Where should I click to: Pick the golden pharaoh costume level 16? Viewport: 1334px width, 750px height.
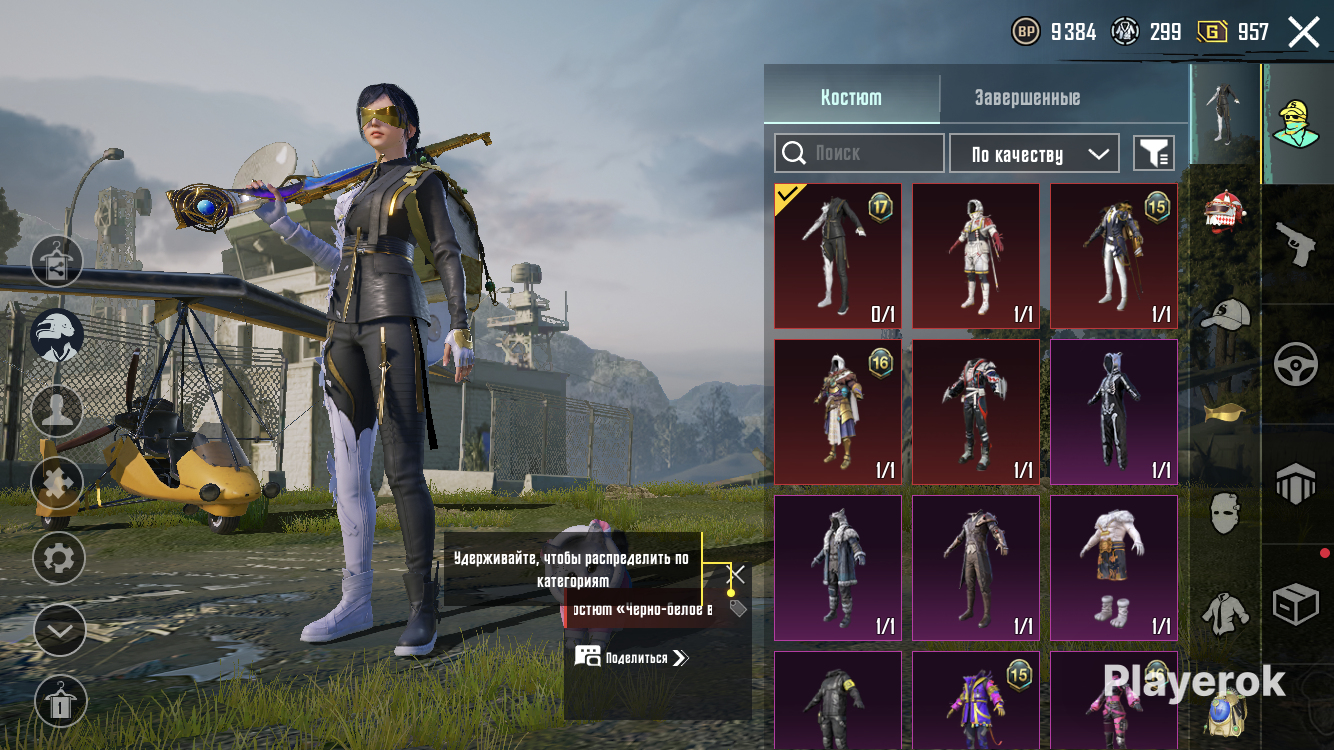click(x=837, y=412)
